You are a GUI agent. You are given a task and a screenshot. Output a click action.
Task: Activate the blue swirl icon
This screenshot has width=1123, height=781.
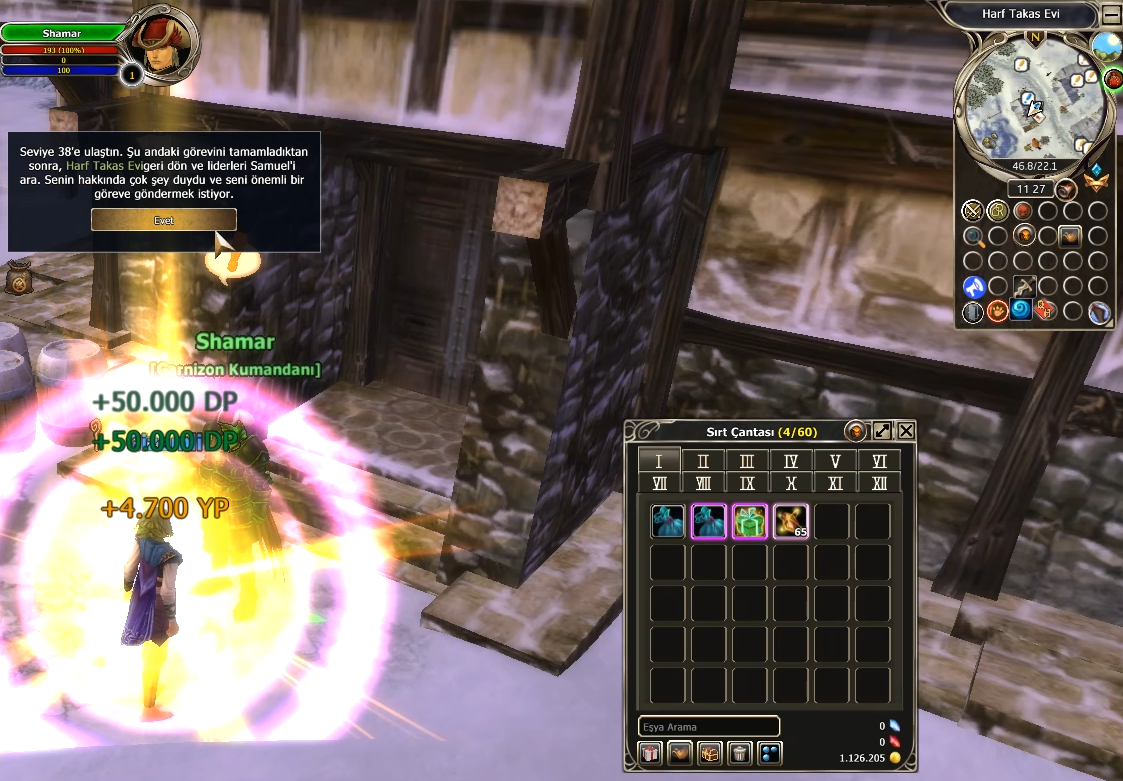click(x=1021, y=311)
